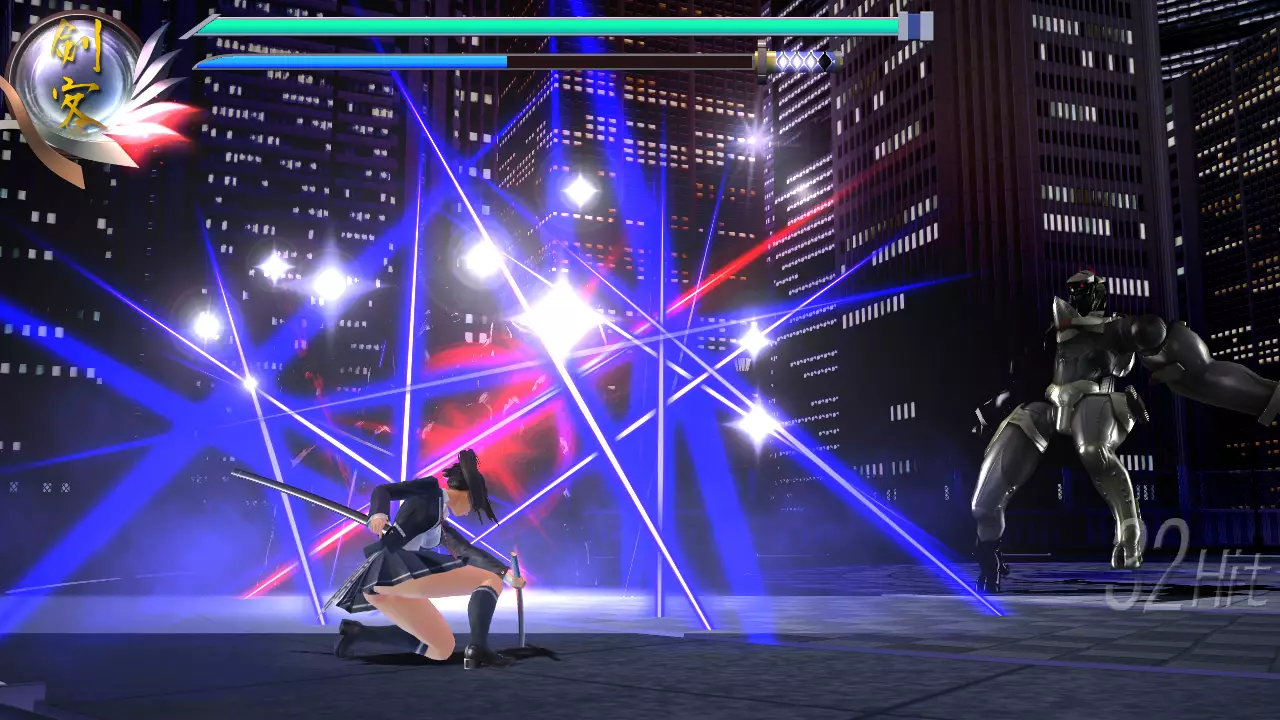Image resolution: width=1280 pixels, height=720 pixels.
Task: Click the filled portion of the green health bar
Action: 550,27
